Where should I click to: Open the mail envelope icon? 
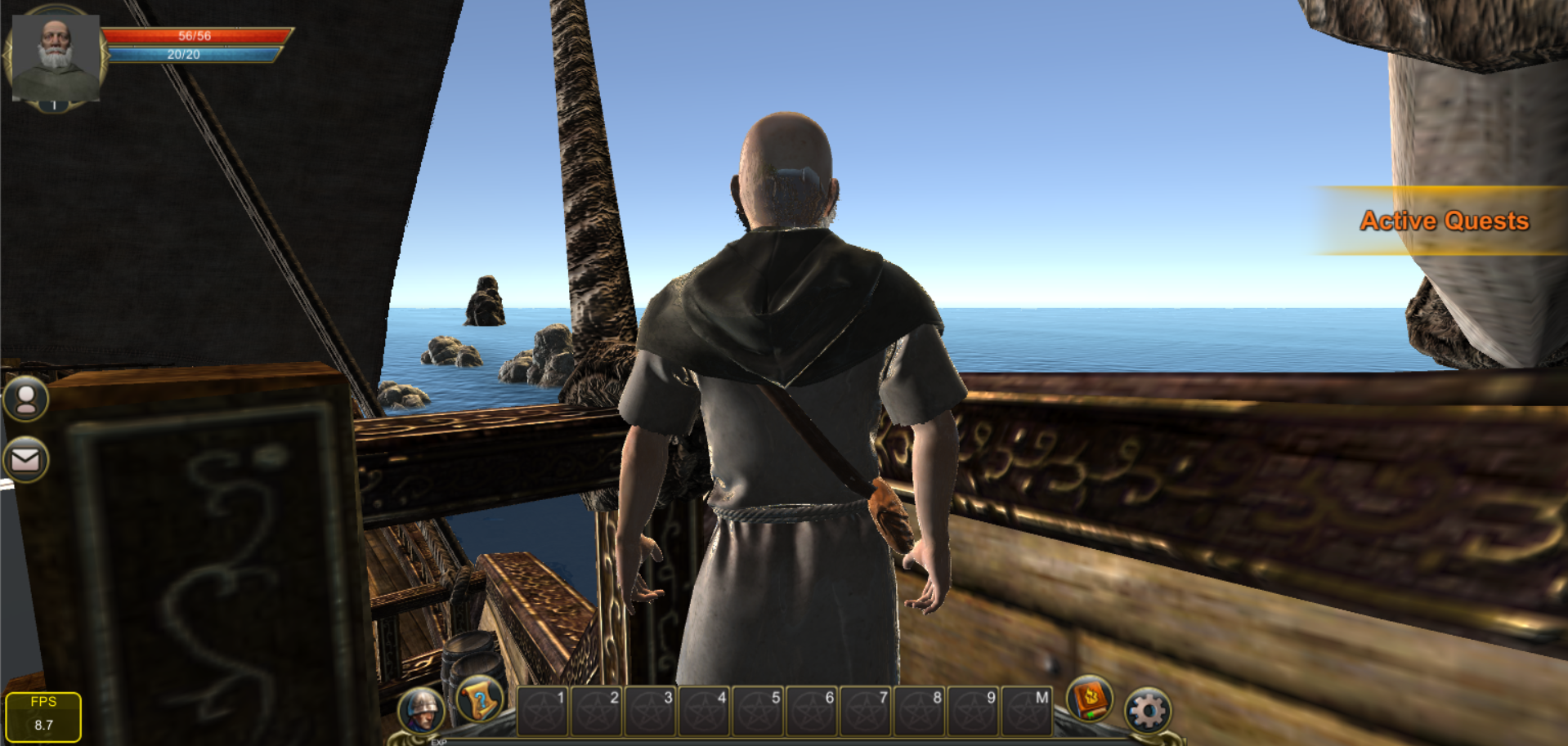(26, 460)
